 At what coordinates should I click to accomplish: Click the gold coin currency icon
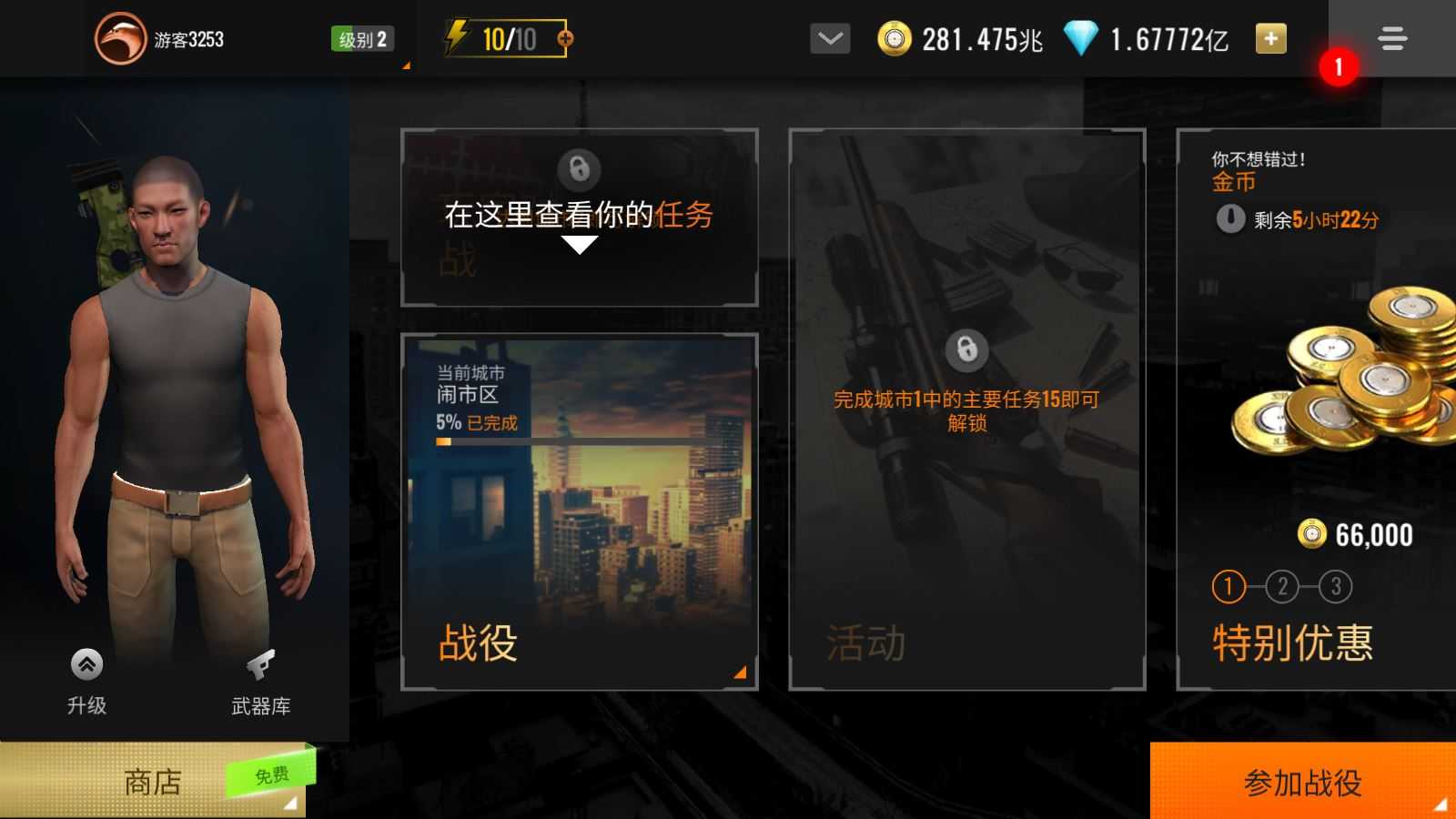click(x=896, y=36)
